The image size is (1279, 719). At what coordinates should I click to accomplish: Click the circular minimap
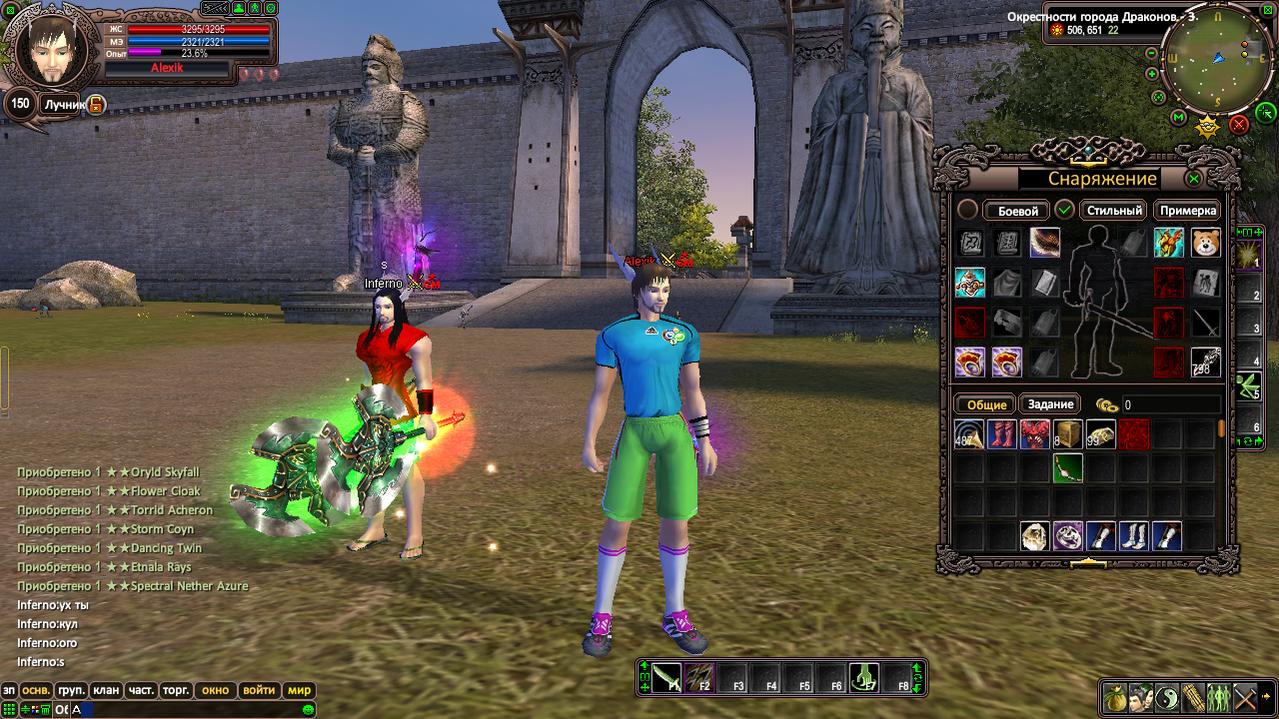coord(1216,61)
